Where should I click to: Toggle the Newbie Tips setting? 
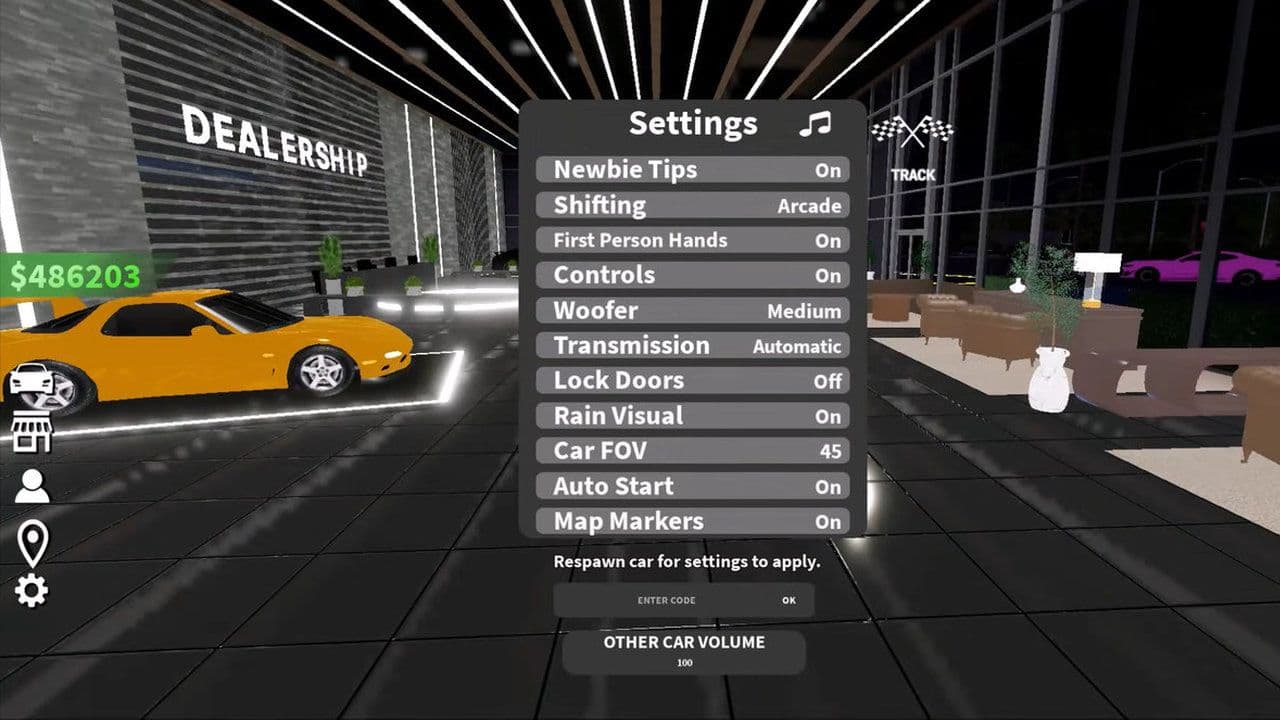pyautogui.click(x=692, y=170)
